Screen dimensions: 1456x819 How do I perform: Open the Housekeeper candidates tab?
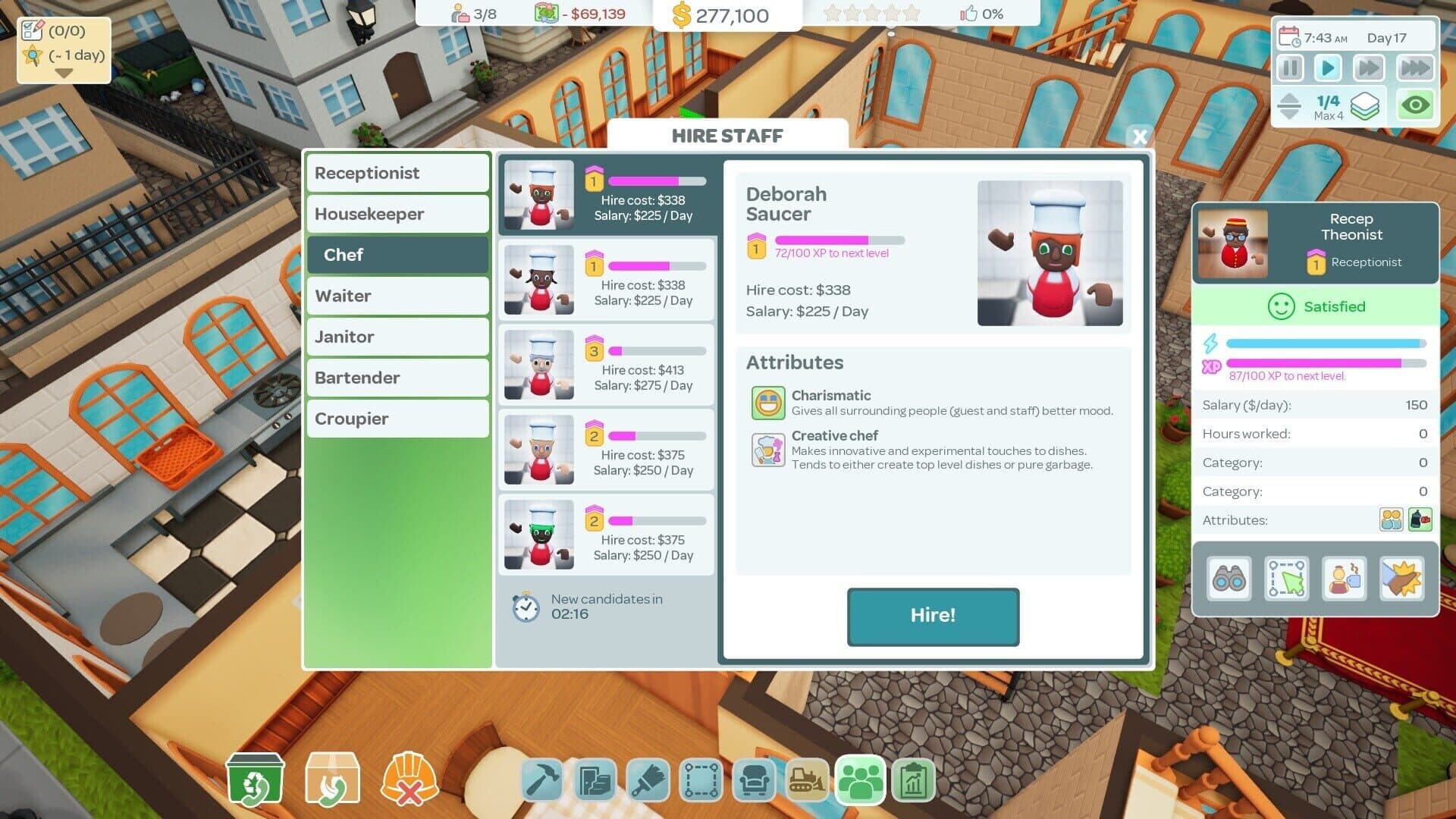tap(397, 214)
